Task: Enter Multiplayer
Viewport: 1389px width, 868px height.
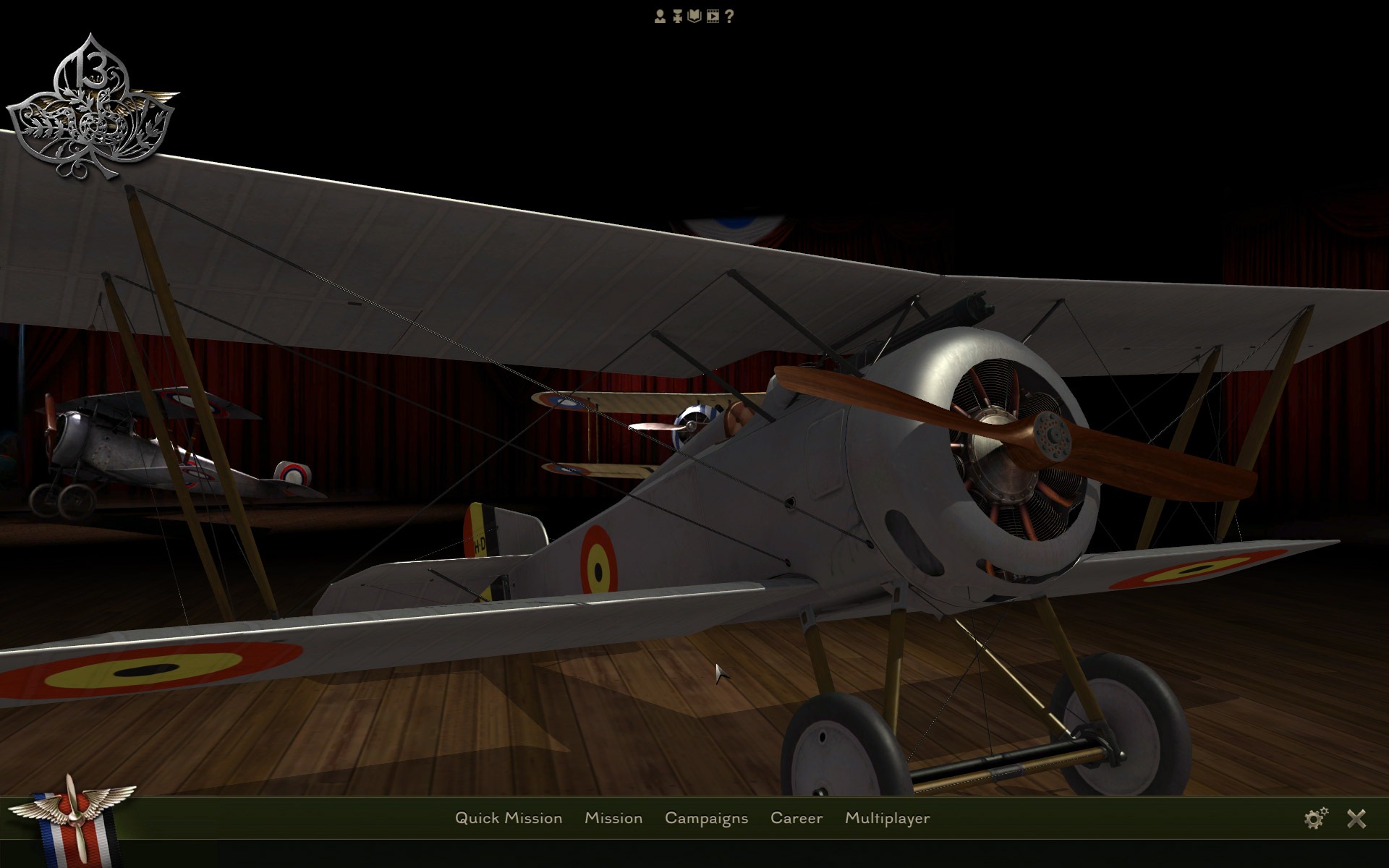Action: tap(888, 818)
